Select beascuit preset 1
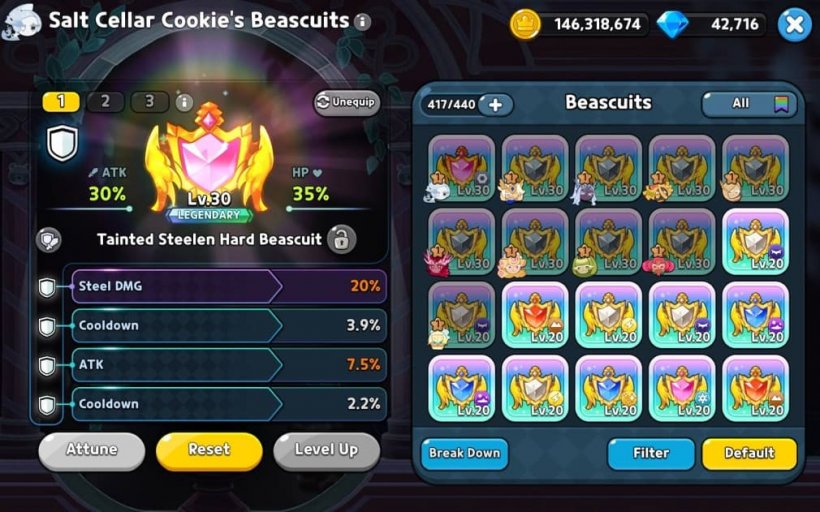Viewport: 820px width, 512px height. pos(61,102)
